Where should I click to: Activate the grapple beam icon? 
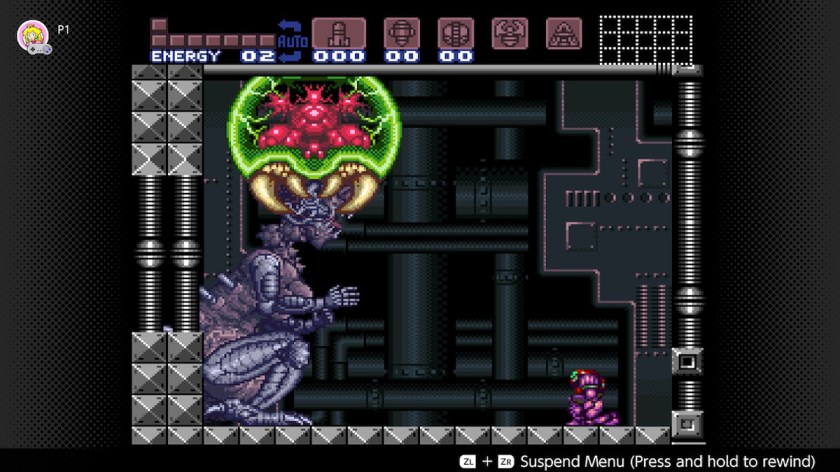509,33
